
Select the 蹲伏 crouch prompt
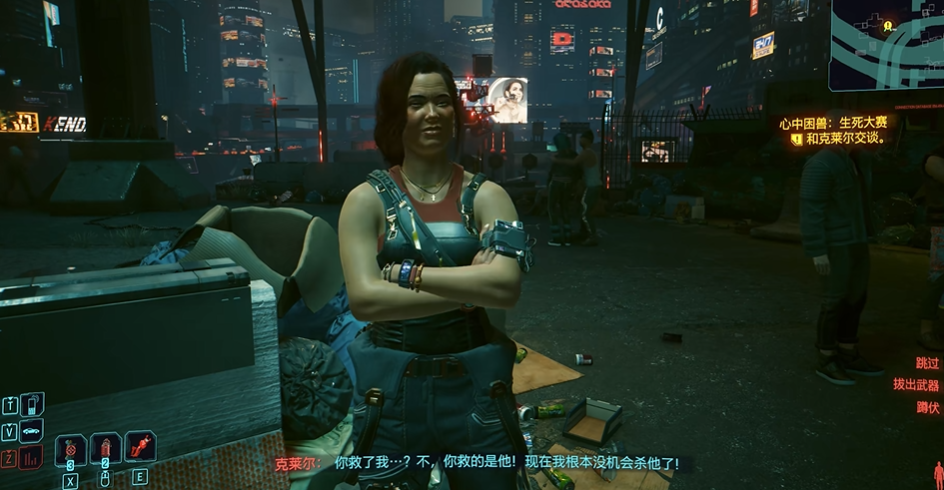click(x=927, y=407)
